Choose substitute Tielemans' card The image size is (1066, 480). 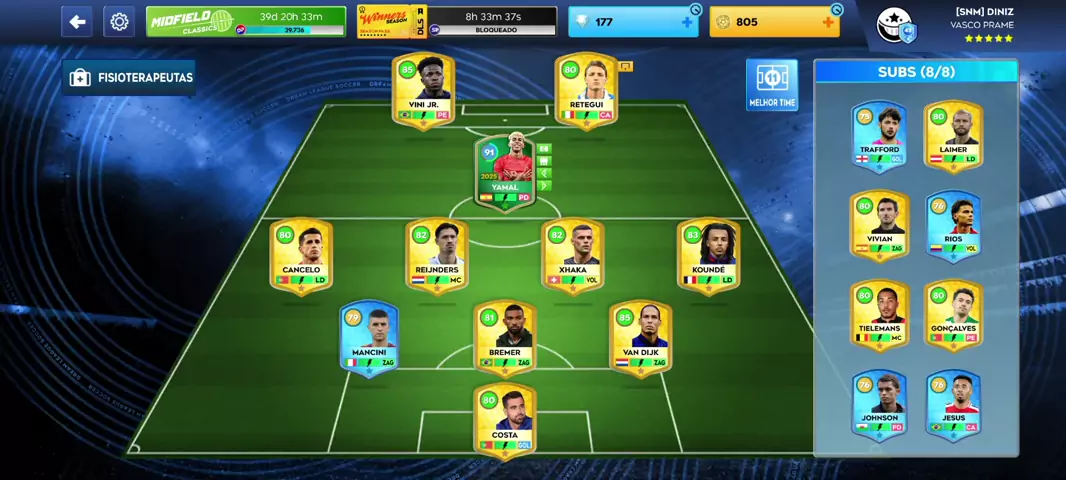[879, 314]
